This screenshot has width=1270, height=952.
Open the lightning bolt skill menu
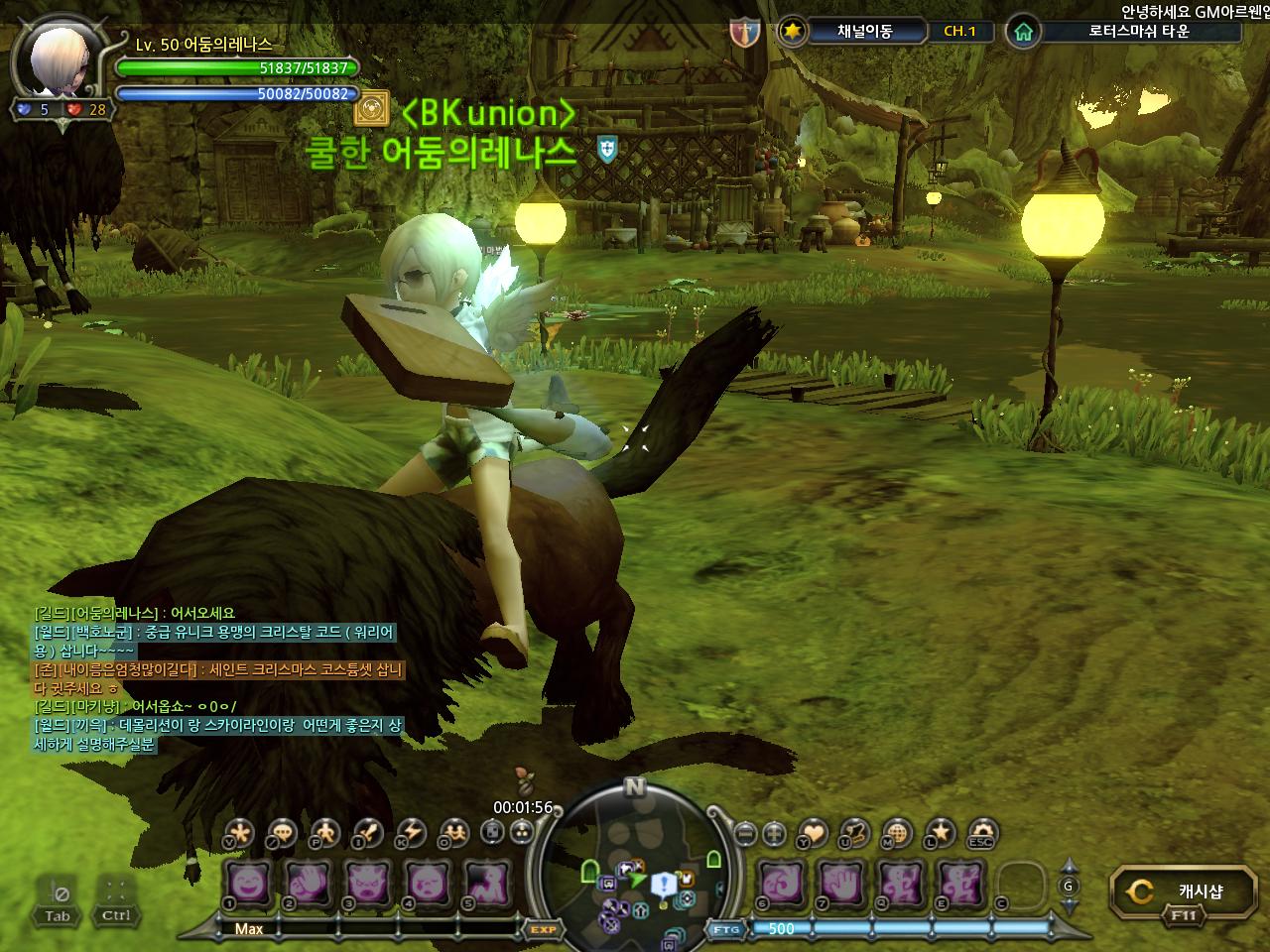(x=411, y=833)
